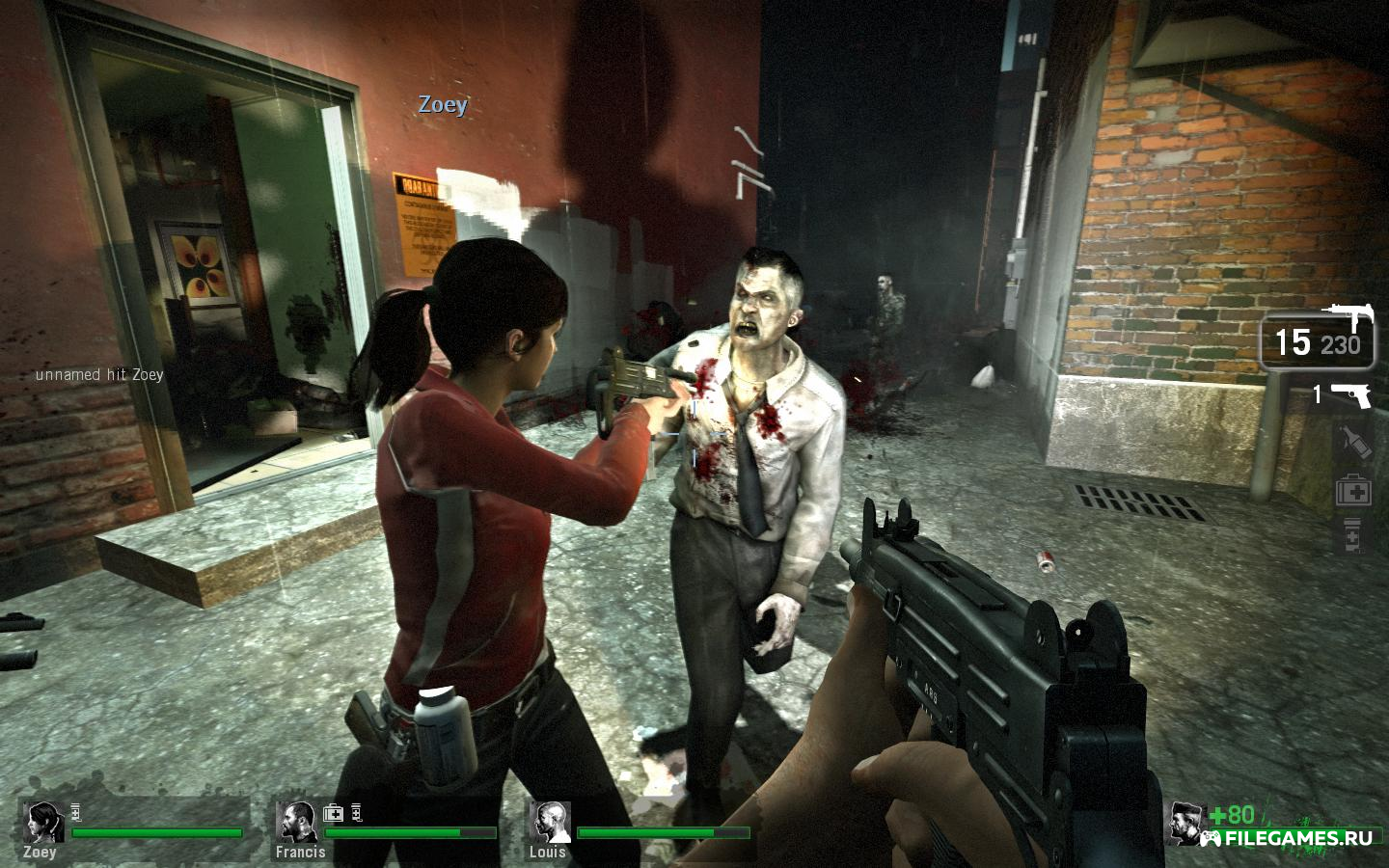This screenshot has width=1389, height=868.
Task: Switch to the pistol sidearm slot
Action: [x=1351, y=394]
